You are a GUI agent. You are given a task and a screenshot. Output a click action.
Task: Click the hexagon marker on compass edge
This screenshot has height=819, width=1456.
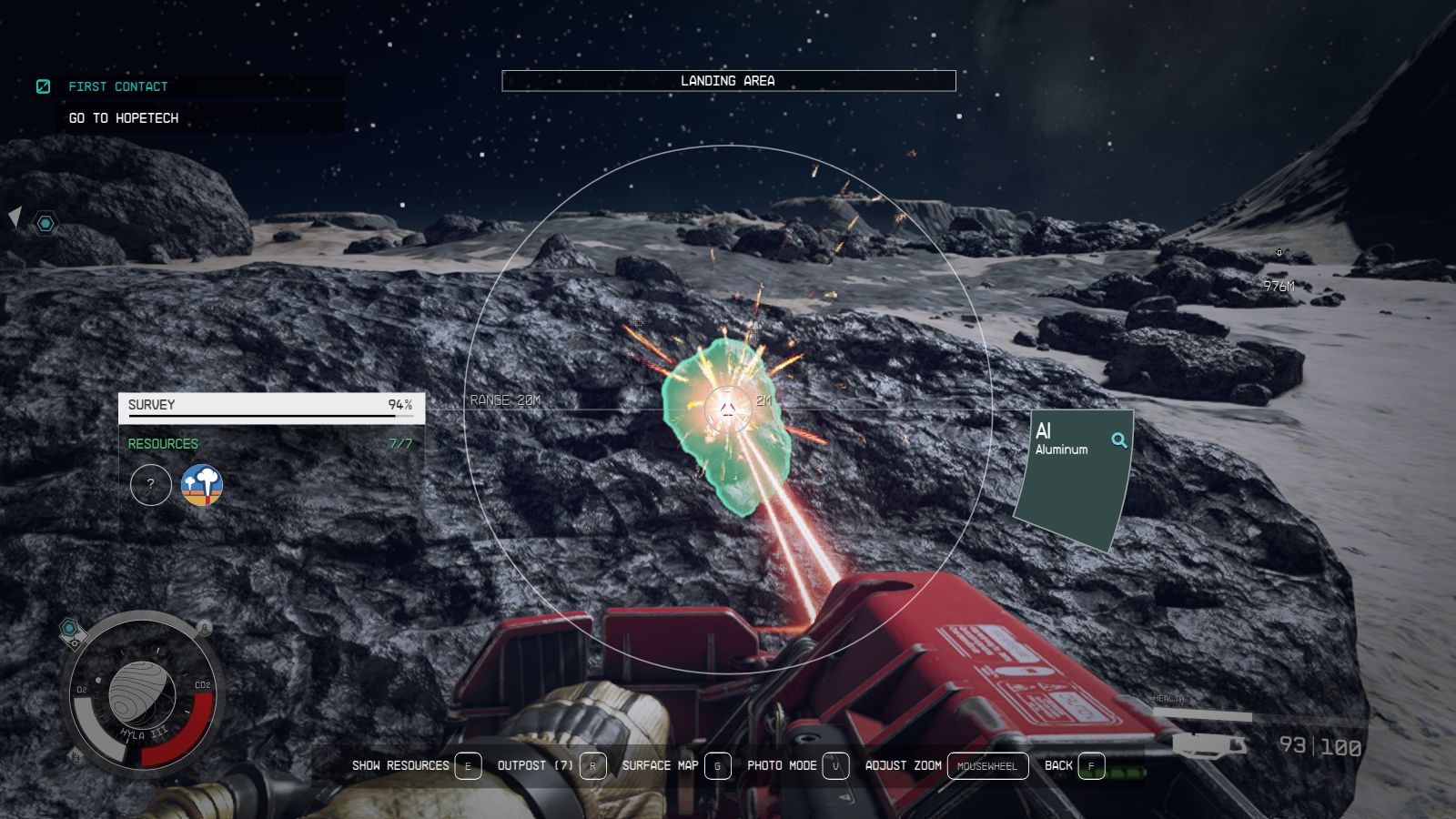[x=45, y=223]
